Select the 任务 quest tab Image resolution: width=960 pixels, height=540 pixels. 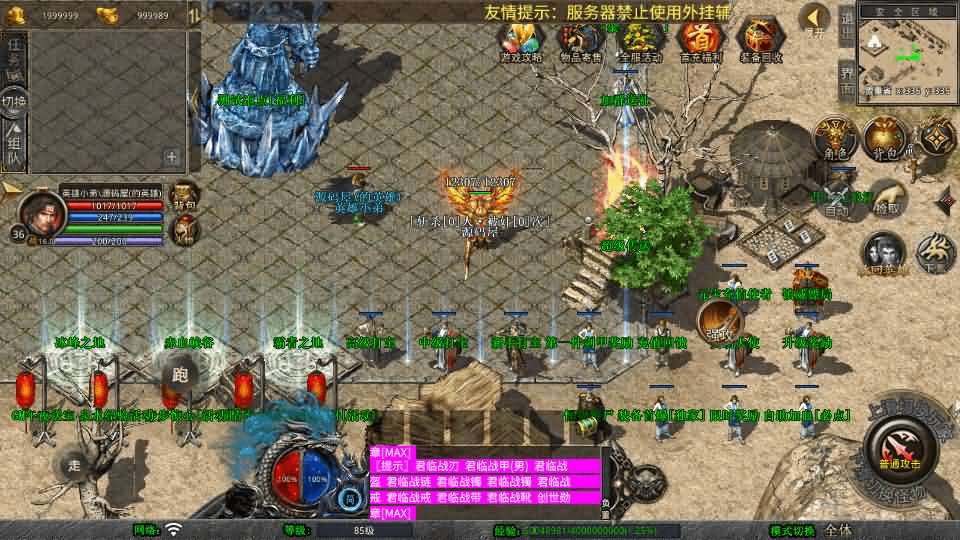[x=15, y=58]
